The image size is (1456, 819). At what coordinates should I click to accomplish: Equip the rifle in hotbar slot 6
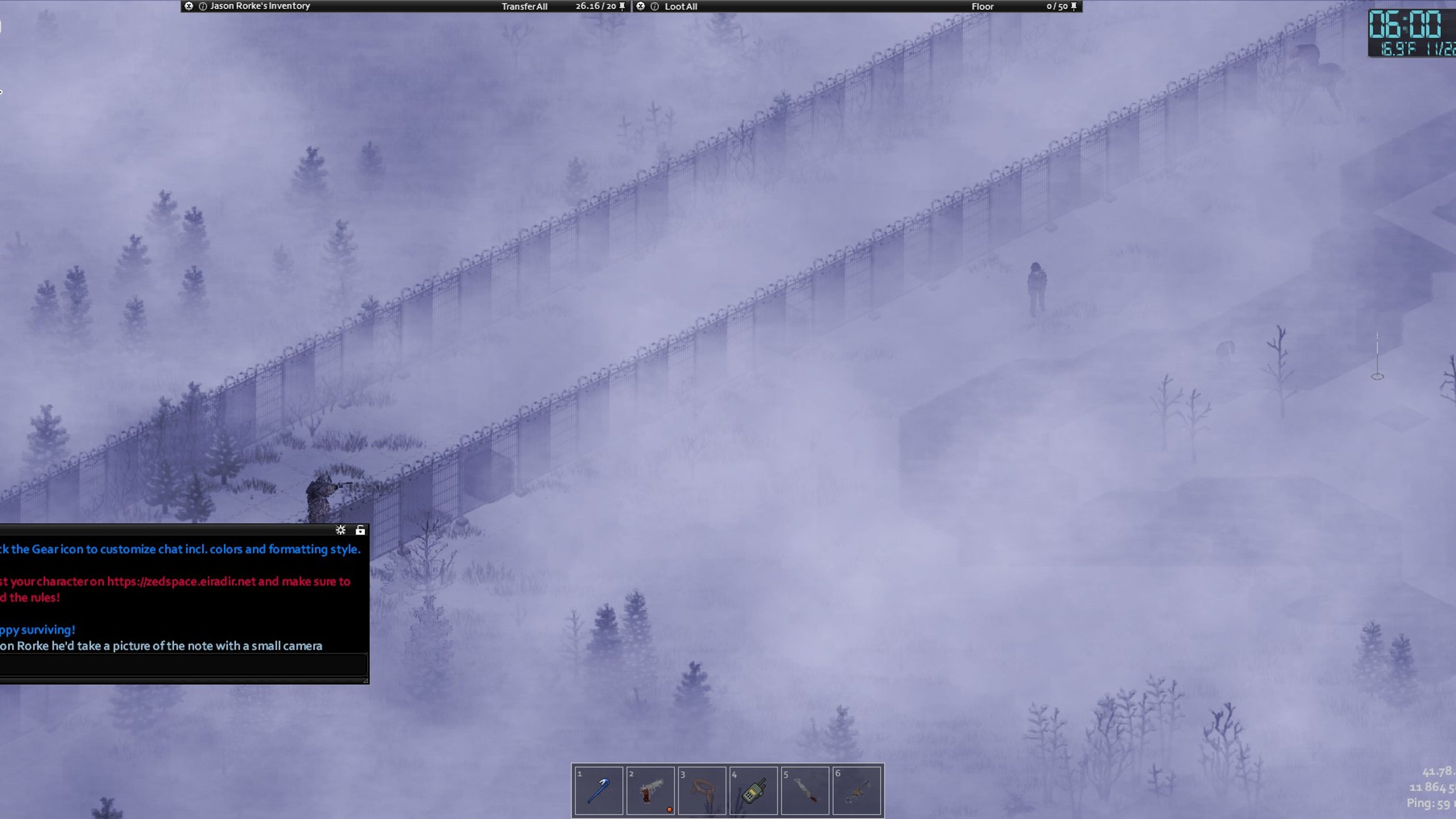856,790
